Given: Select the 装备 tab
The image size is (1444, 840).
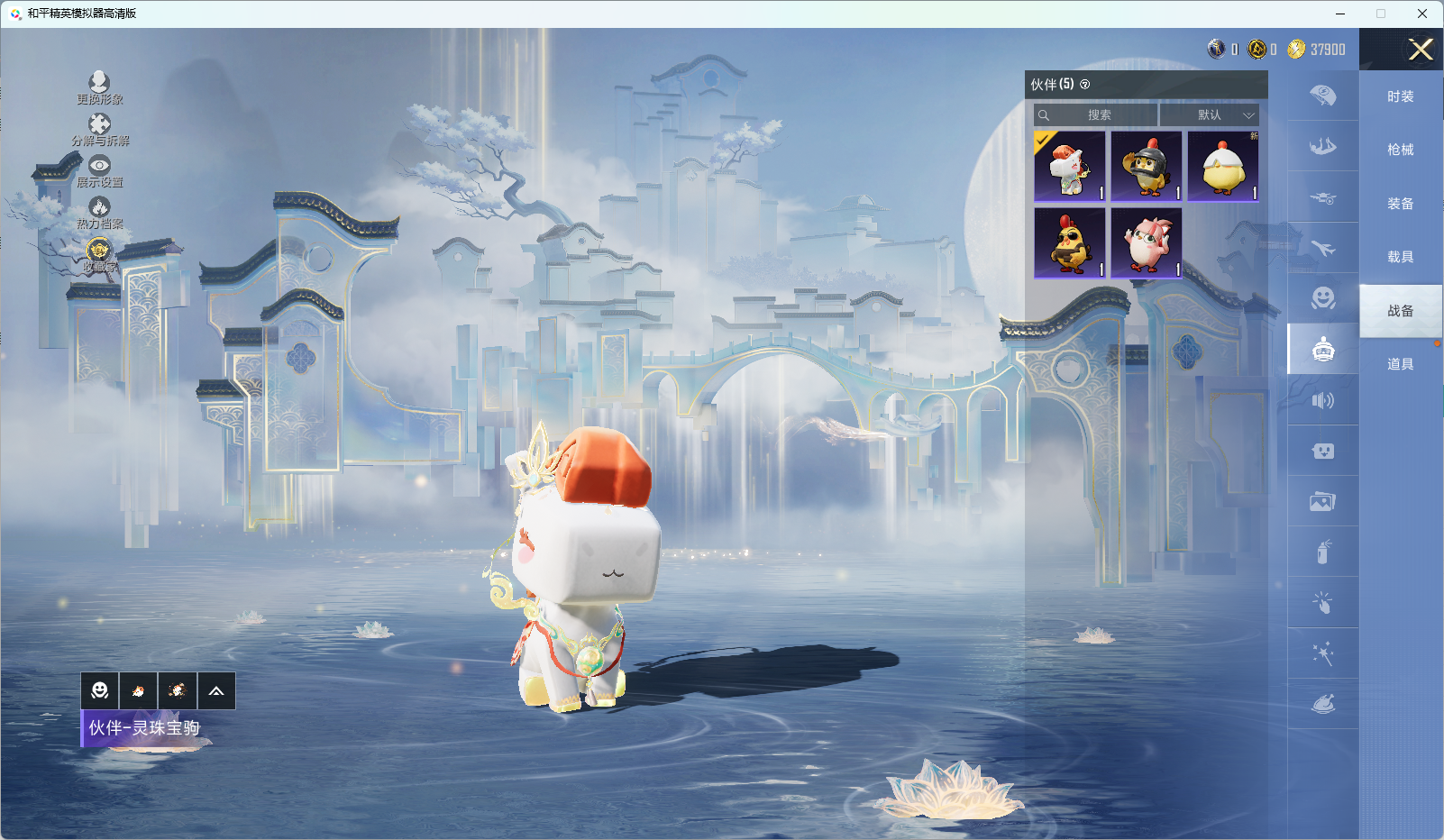Looking at the screenshot, I should [x=1400, y=204].
